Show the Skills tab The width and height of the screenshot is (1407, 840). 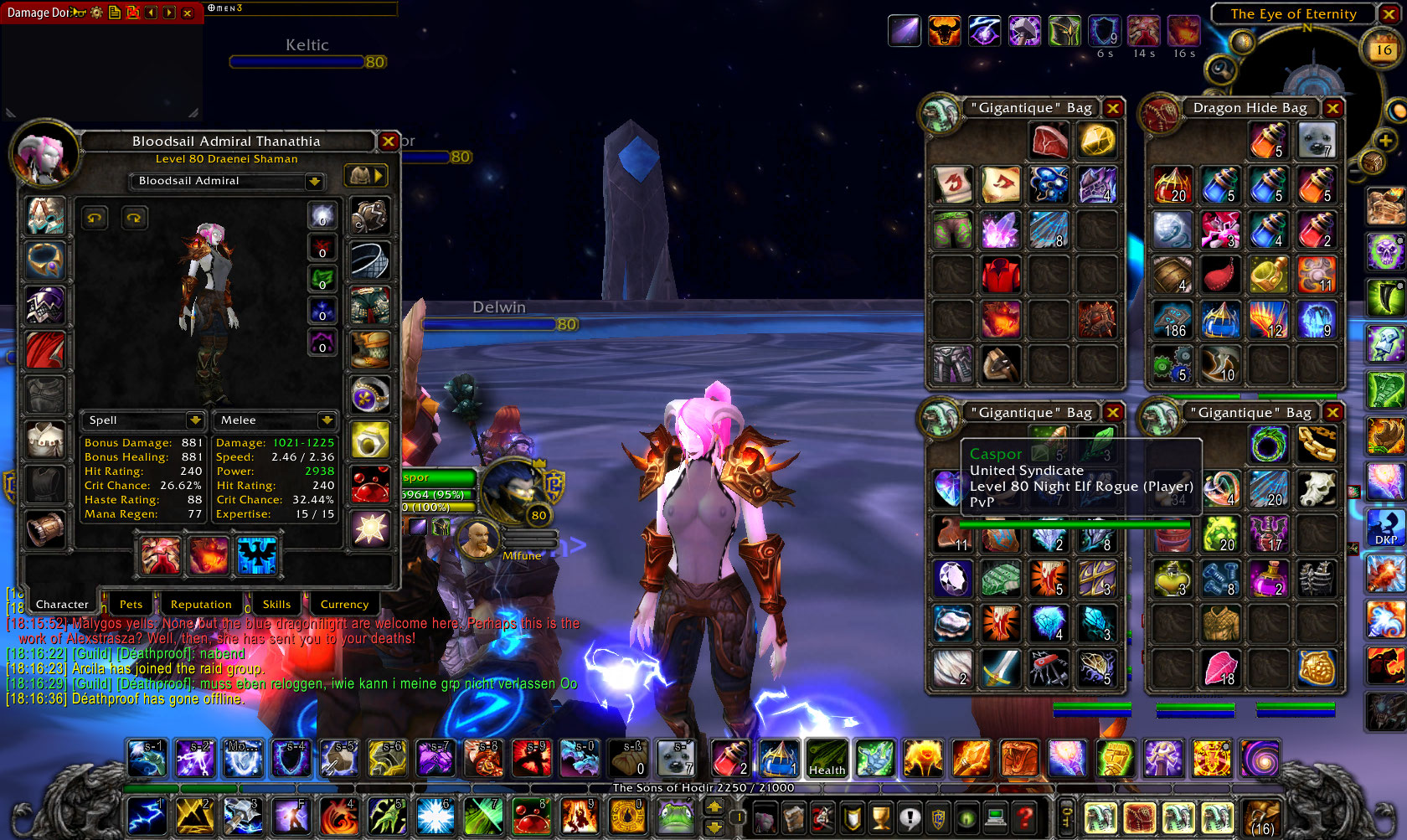pyautogui.click(x=276, y=604)
